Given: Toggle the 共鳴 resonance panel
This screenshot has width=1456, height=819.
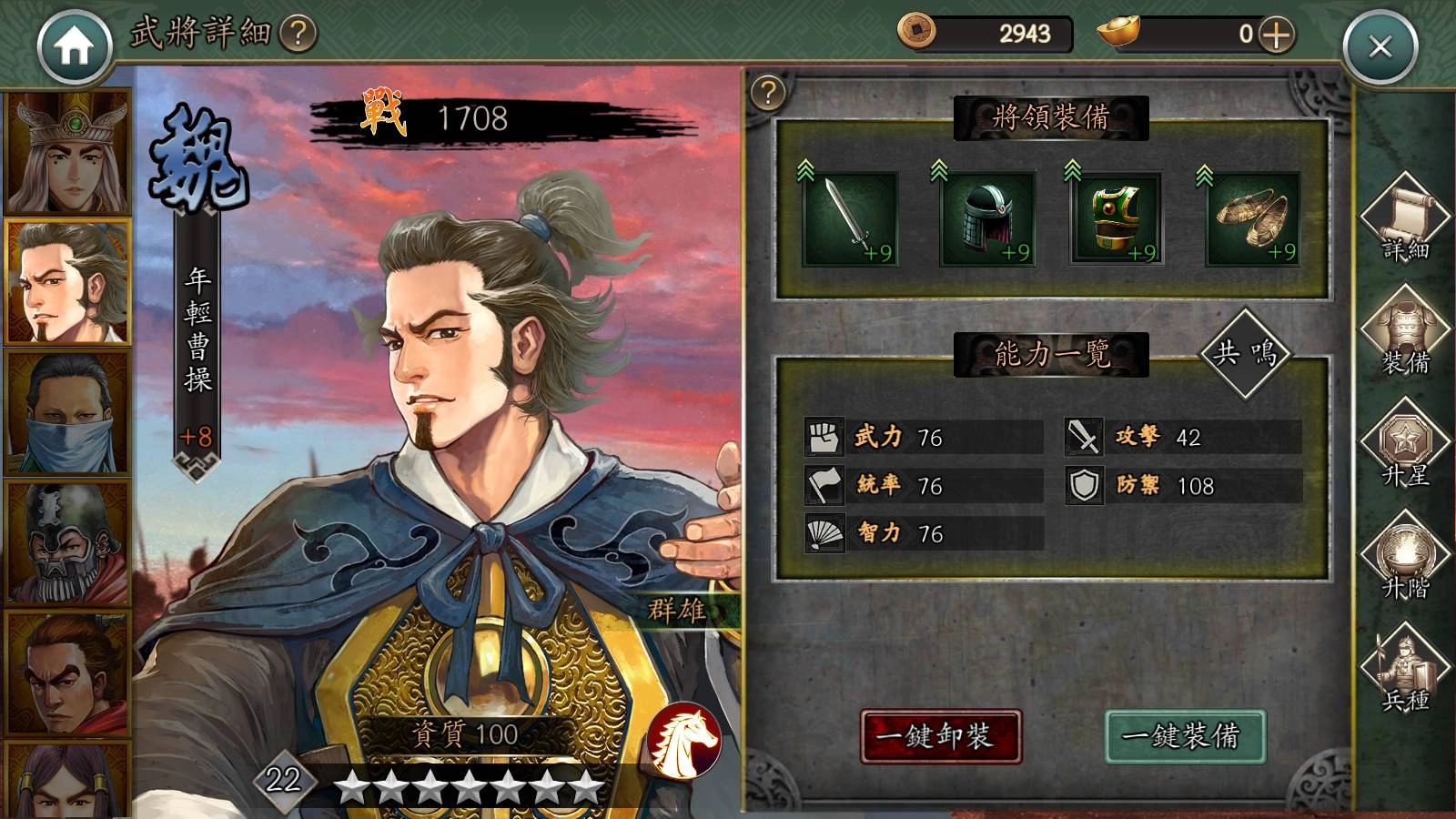Looking at the screenshot, I should pos(1245,355).
